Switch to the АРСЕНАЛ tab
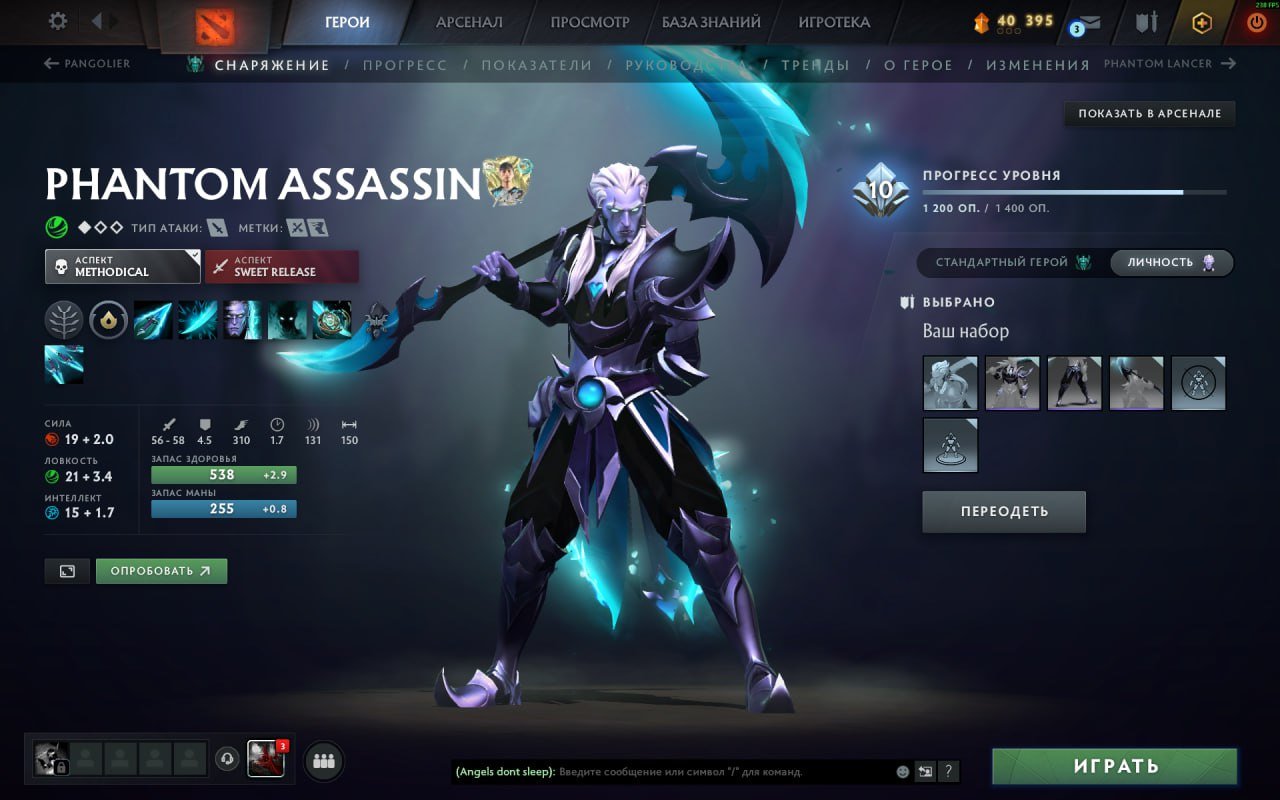Viewport: 1280px width, 800px height. pos(469,21)
